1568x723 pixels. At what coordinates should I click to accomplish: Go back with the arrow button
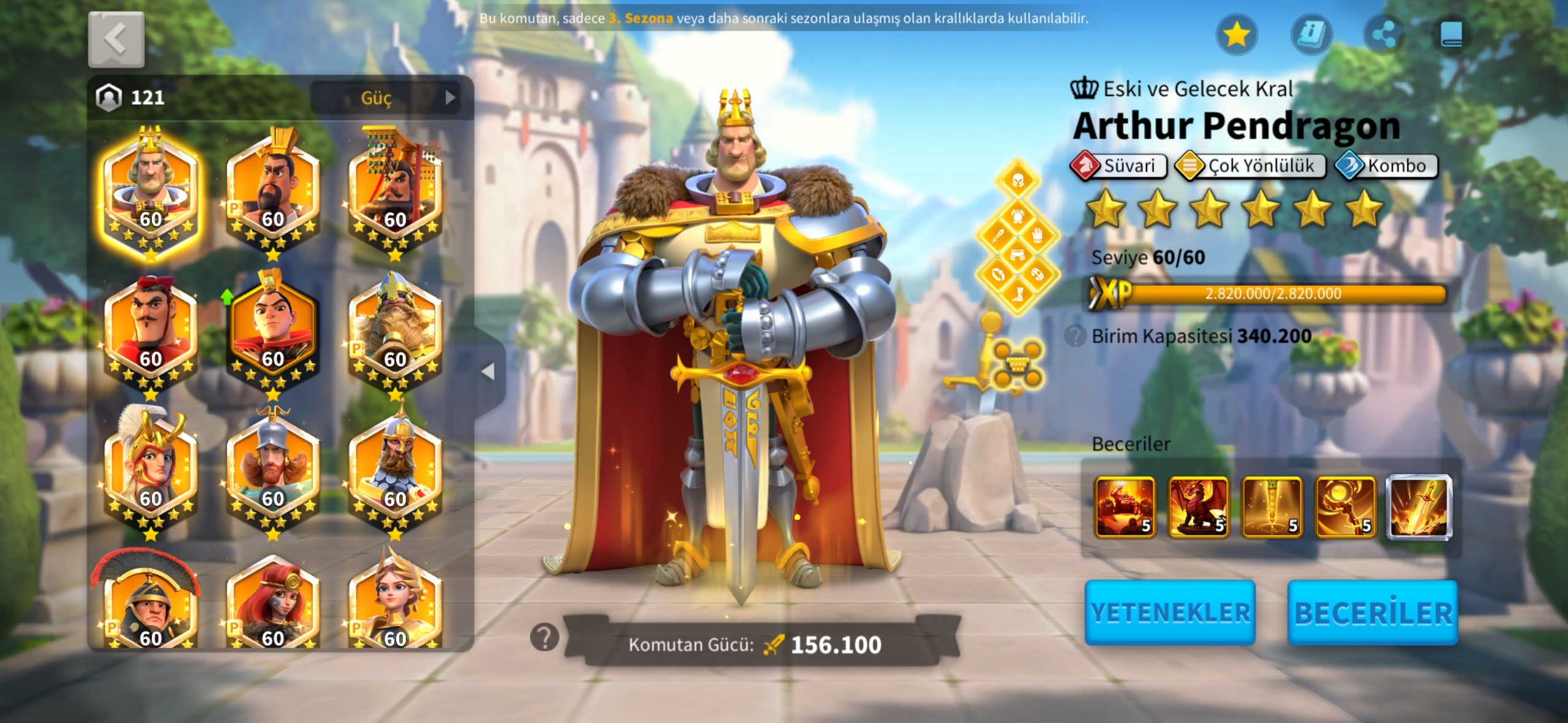pyautogui.click(x=116, y=39)
